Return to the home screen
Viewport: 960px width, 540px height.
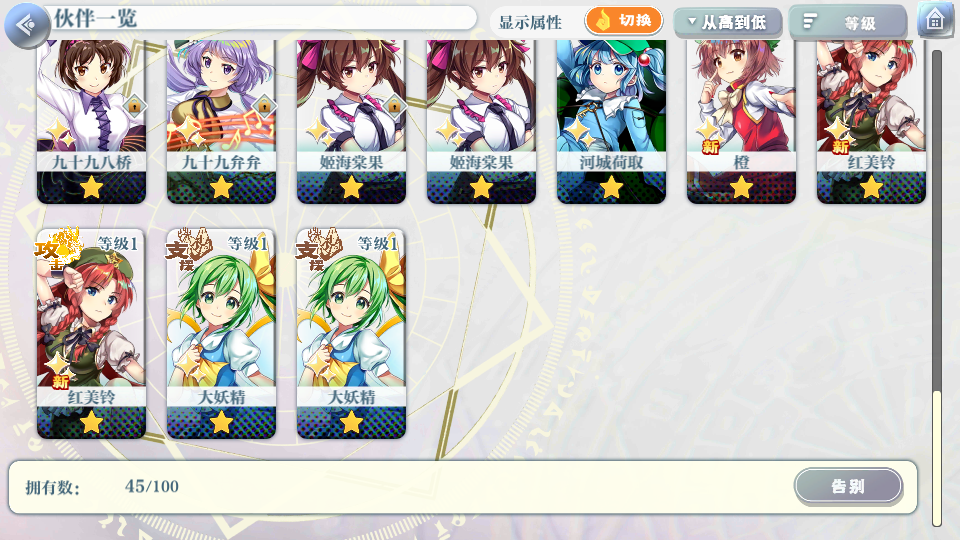point(935,21)
